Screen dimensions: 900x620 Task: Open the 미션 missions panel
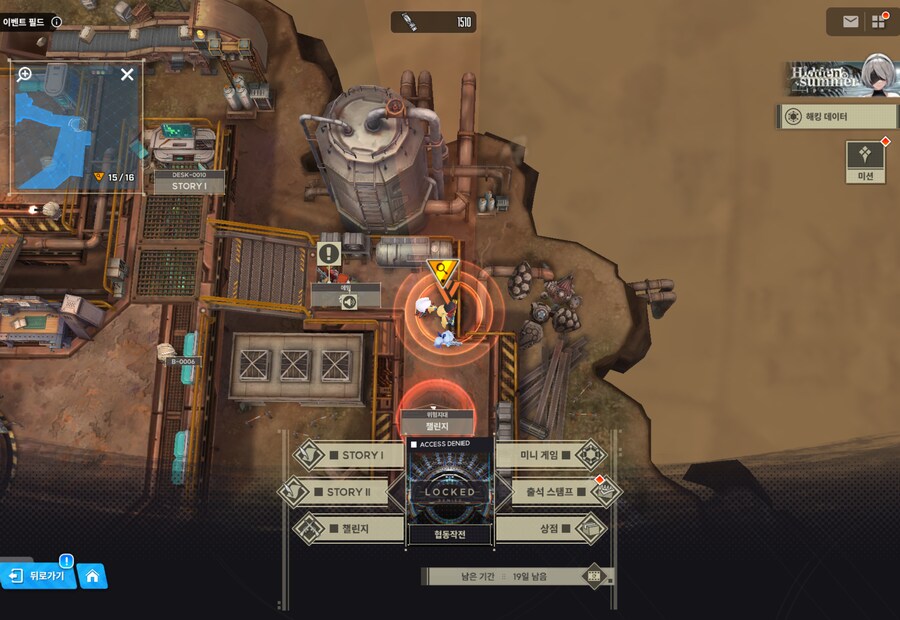pos(865,161)
